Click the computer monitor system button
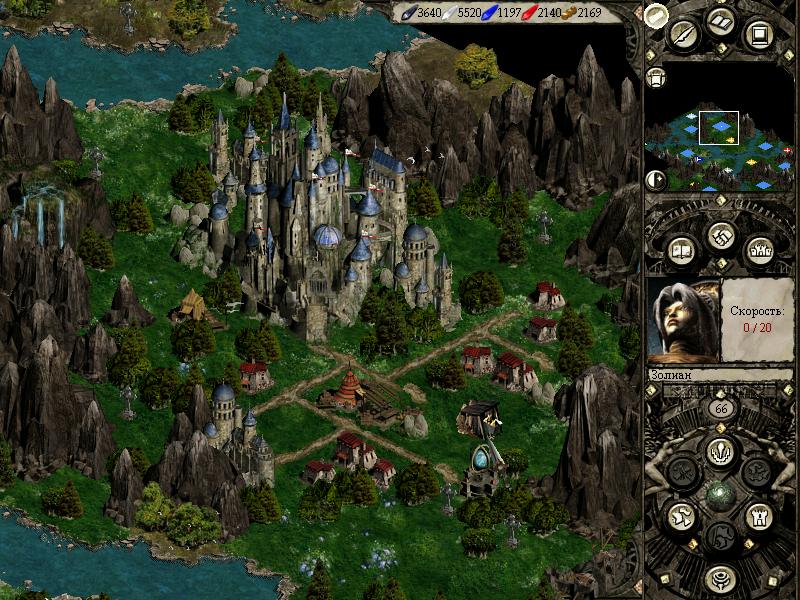800x600 pixels. point(759,36)
